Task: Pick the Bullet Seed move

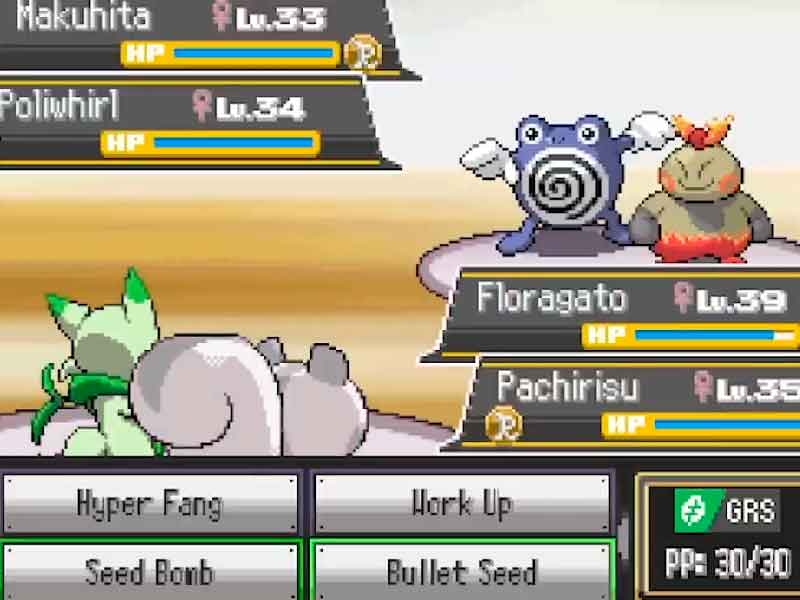Action: pyautogui.click(x=461, y=572)
